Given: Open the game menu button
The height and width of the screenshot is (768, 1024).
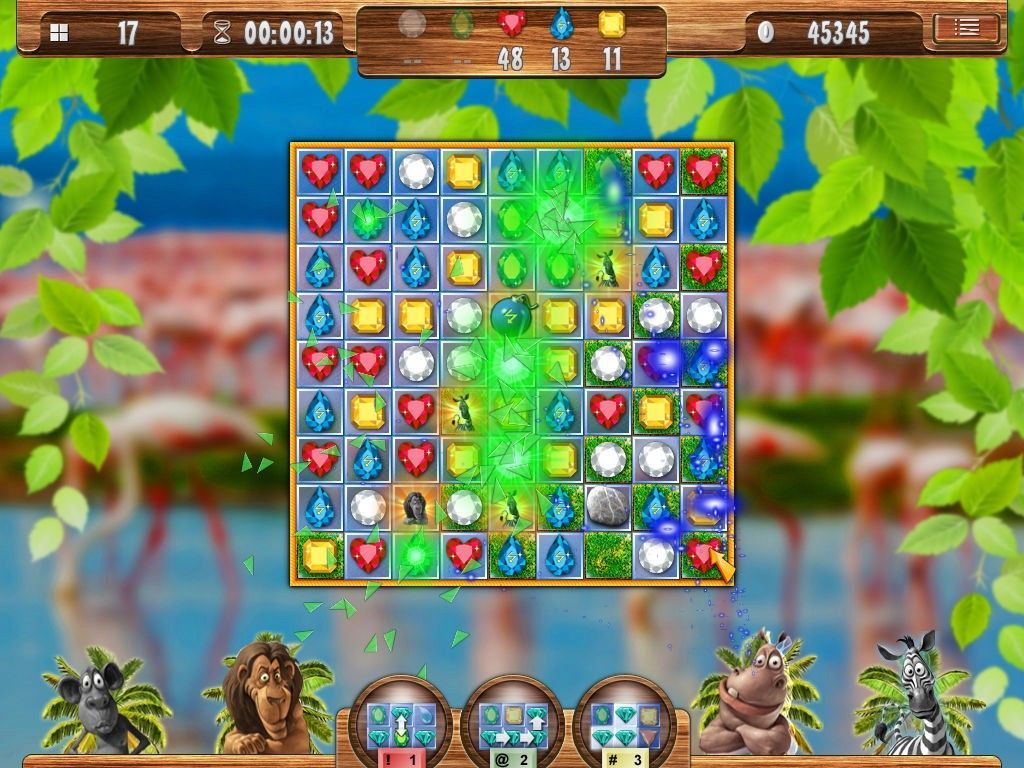Looking at the screenshot, I should pyautogui.click(x=965, y=29).
